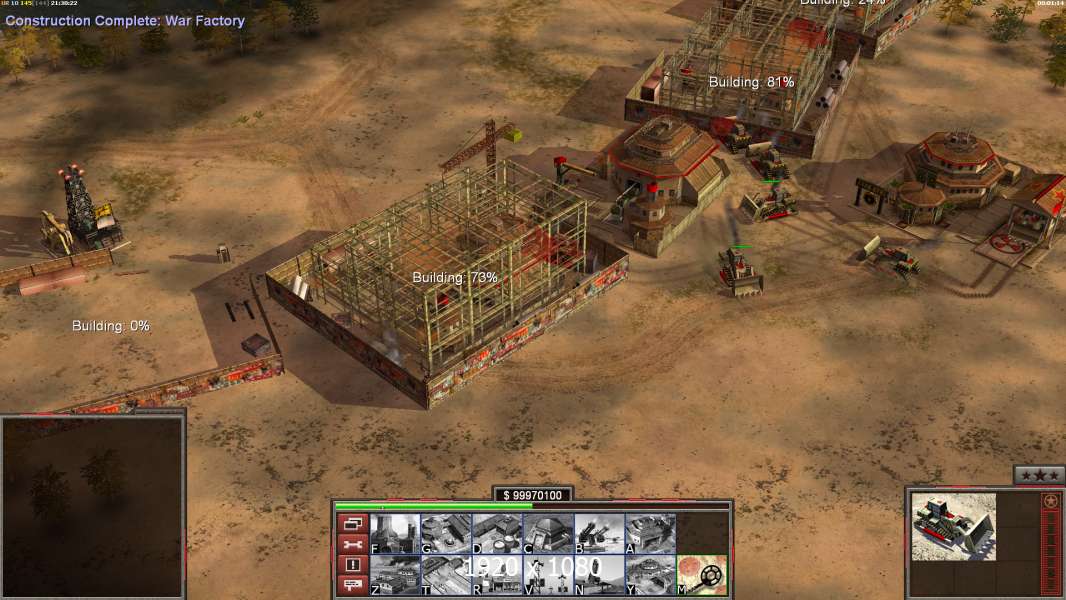This screenshot has height=600, width=1066.
Task: Open the three-star General's Powers button
Action: click(x=1039, y=475)
